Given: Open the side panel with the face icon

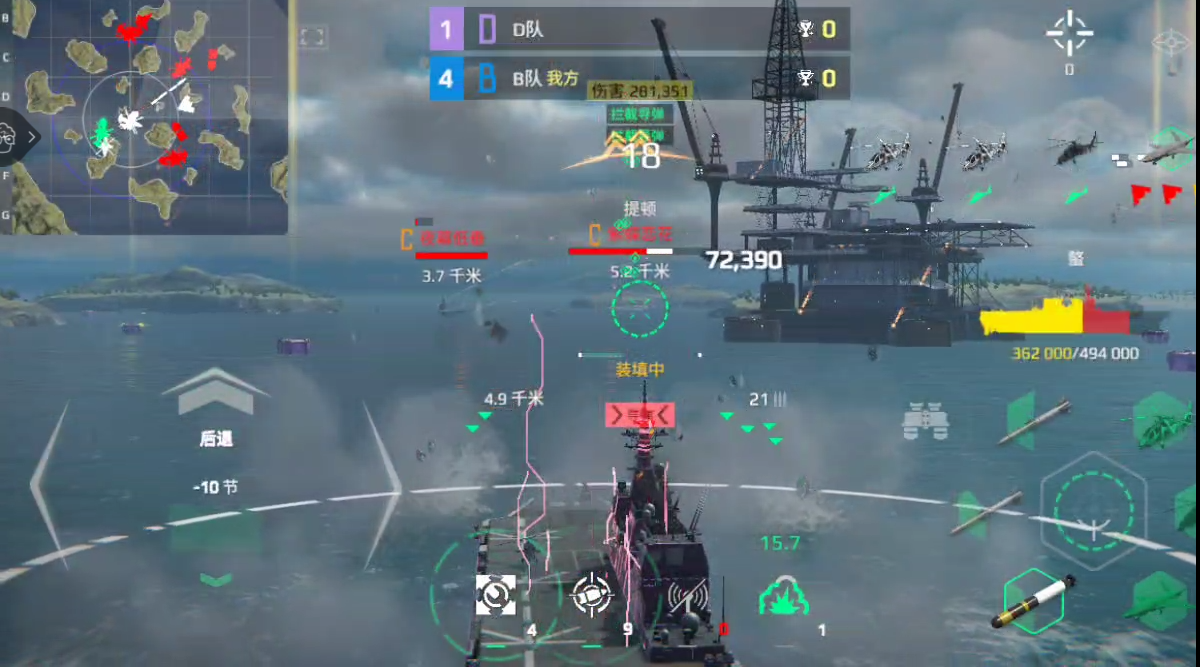Looking at the screenshot, I should (10, 137).
